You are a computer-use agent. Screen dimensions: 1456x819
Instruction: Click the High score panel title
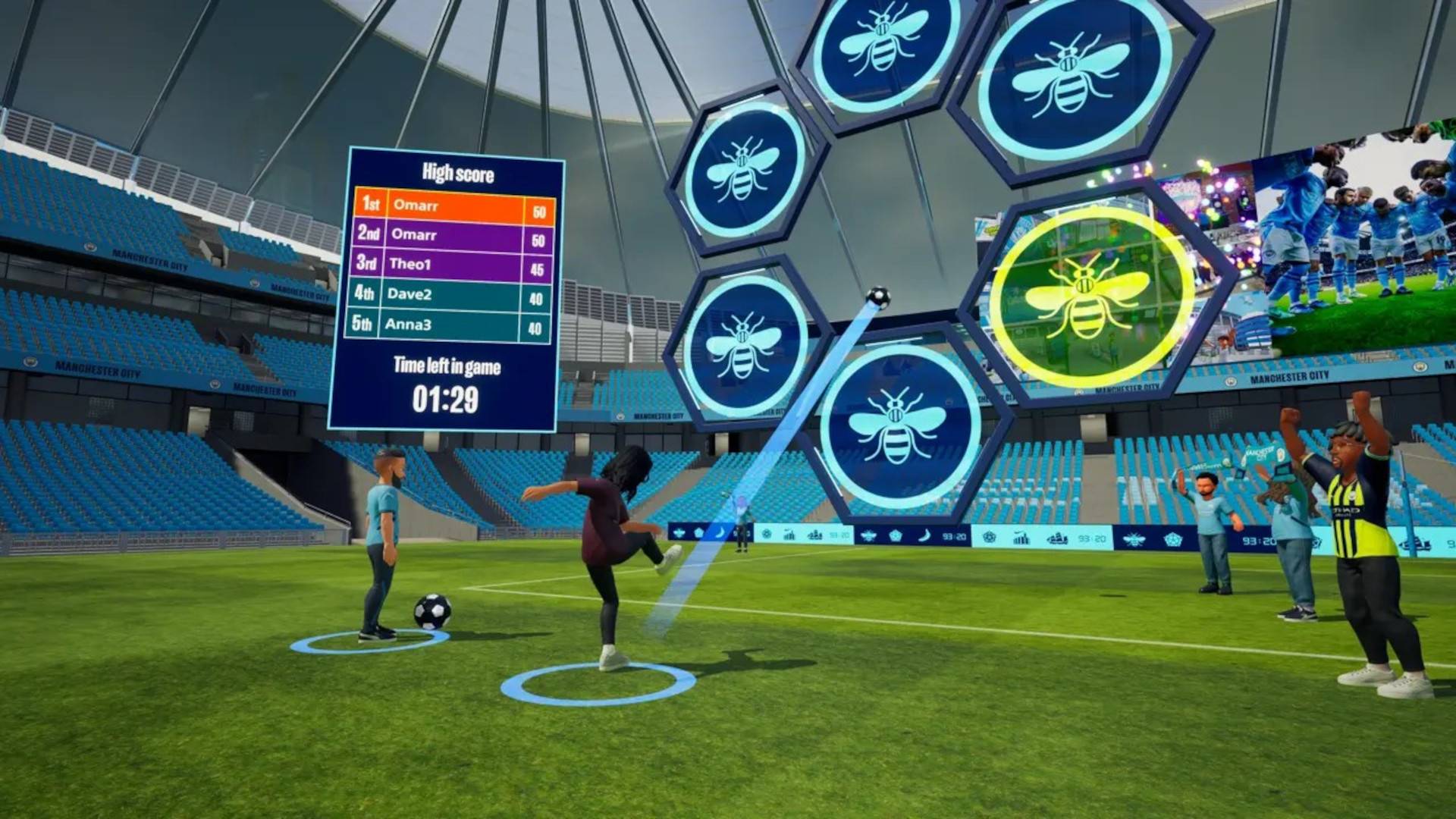pos(457,173)
